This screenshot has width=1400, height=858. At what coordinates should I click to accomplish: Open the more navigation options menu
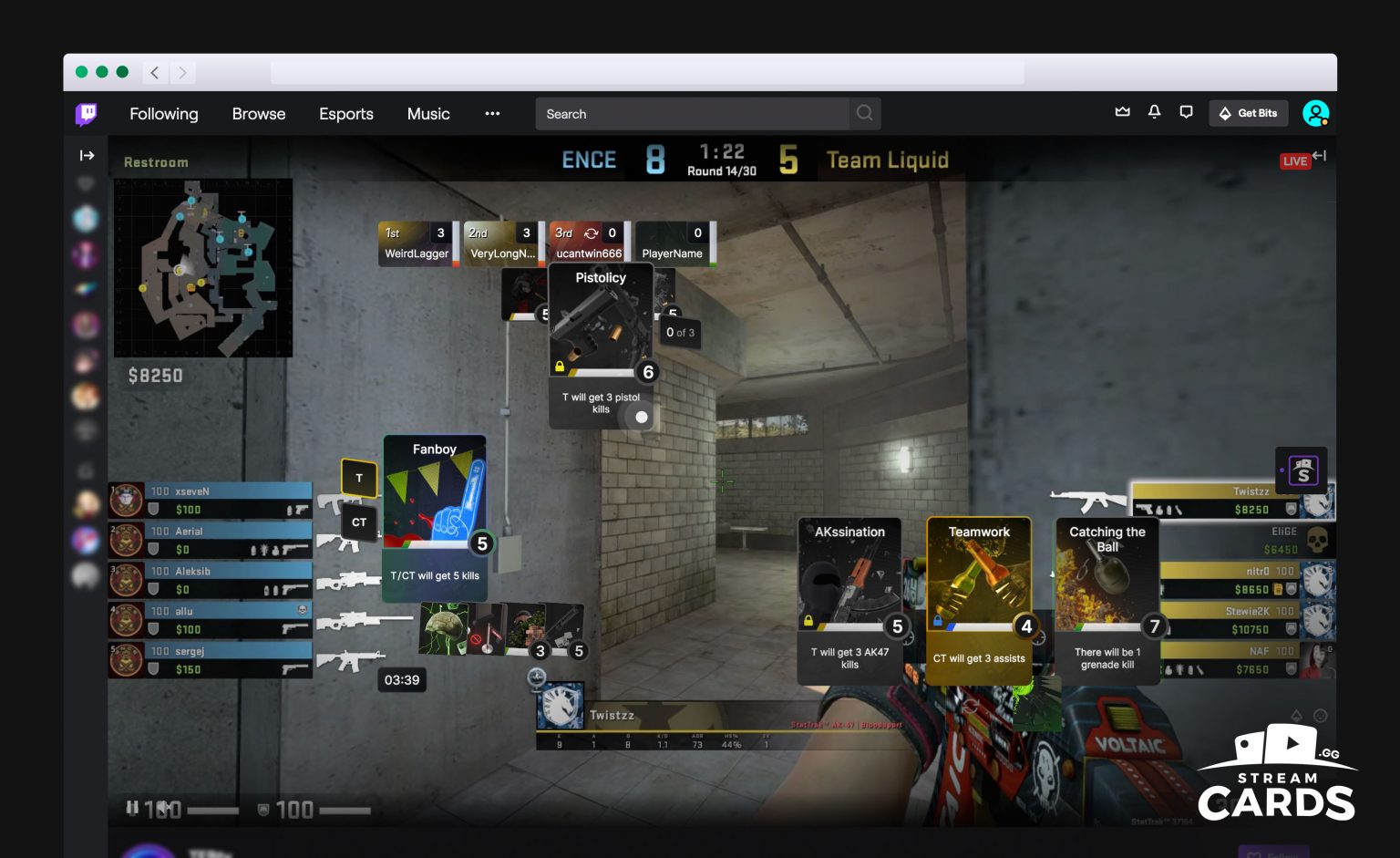pyautogui.click(x=492, y=113)
